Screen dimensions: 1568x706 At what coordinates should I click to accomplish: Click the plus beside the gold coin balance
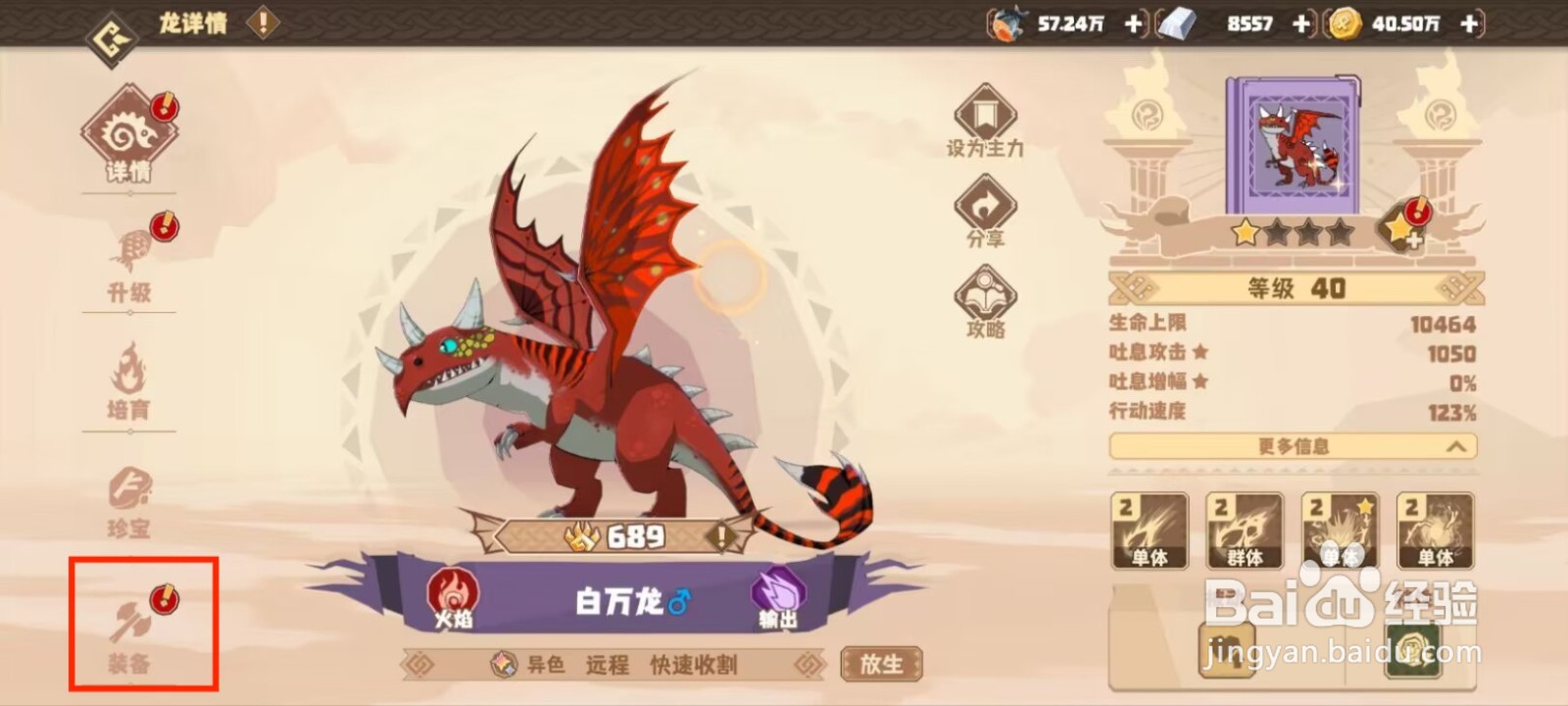tap(1467, 25)
